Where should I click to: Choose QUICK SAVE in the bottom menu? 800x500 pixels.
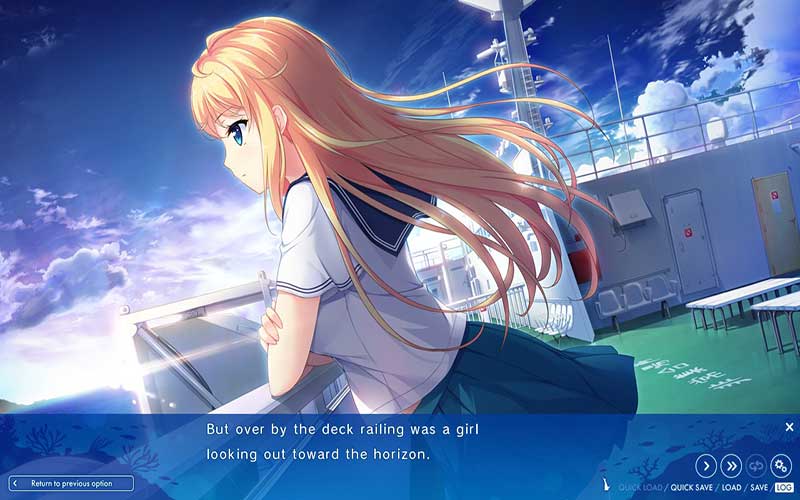pyautogui.click(x=691, y=487)
